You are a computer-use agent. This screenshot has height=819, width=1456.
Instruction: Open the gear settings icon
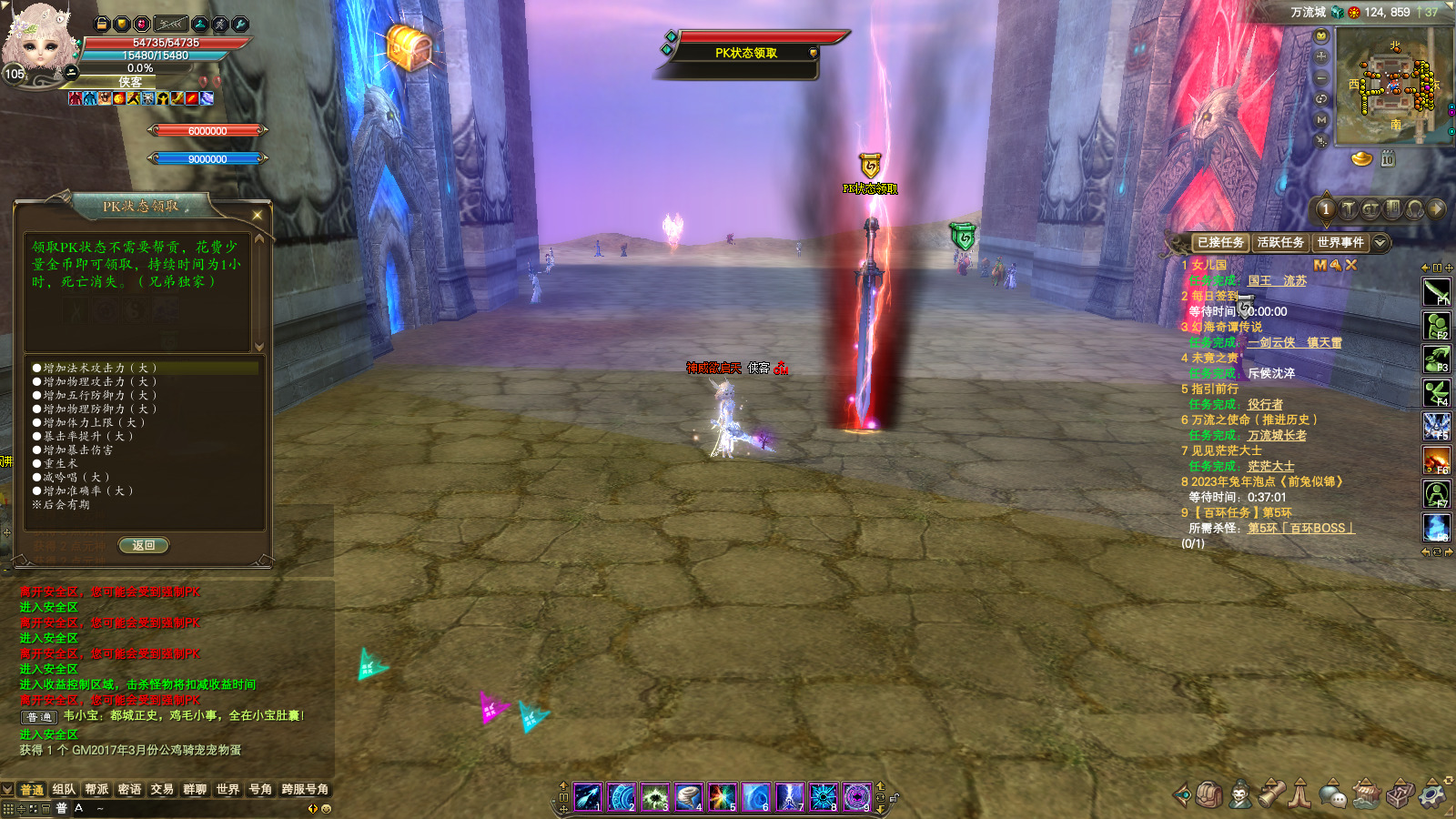pyautogui.click(x=1433, y=794)
